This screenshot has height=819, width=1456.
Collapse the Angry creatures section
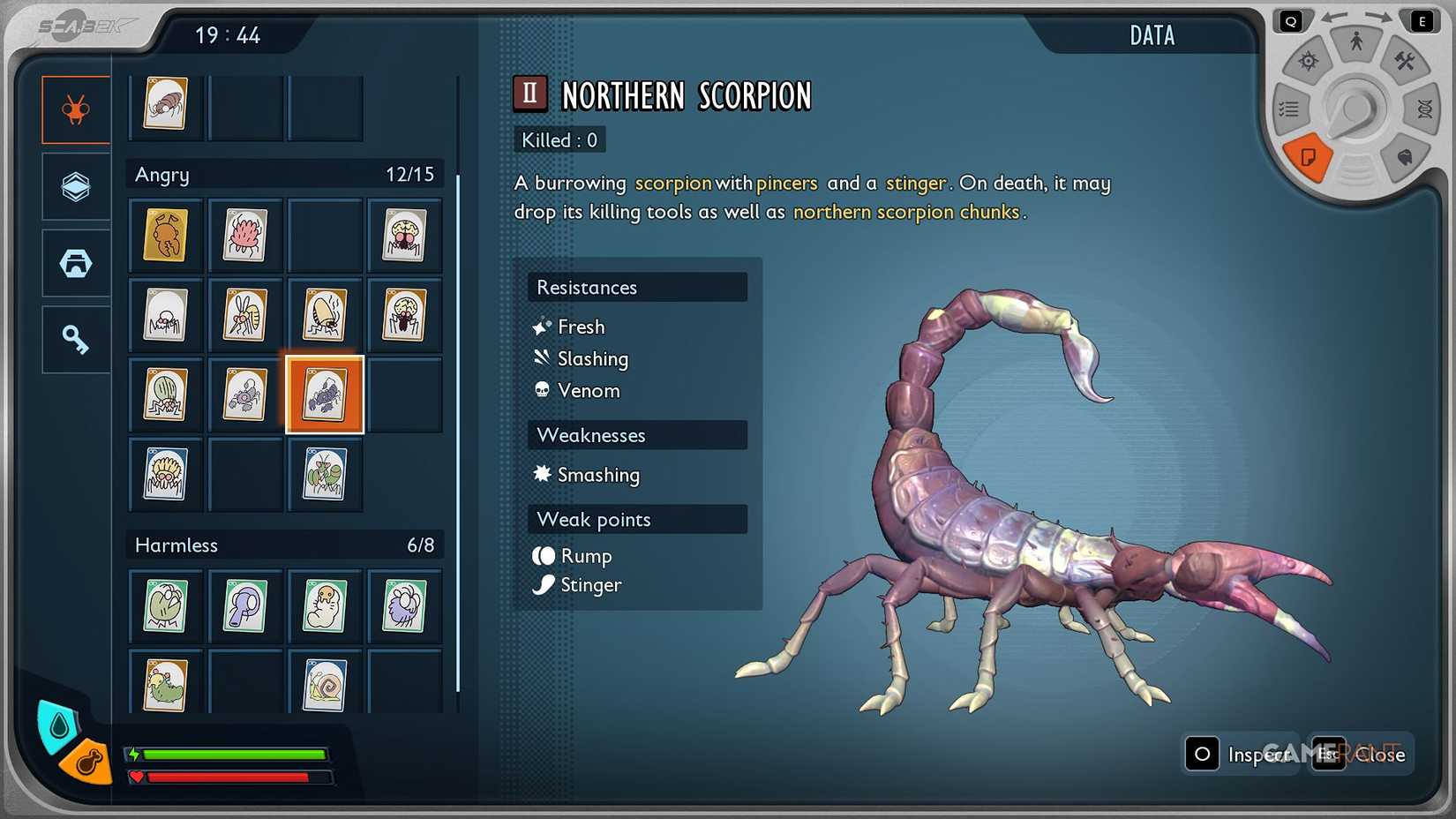pos(284,174)
